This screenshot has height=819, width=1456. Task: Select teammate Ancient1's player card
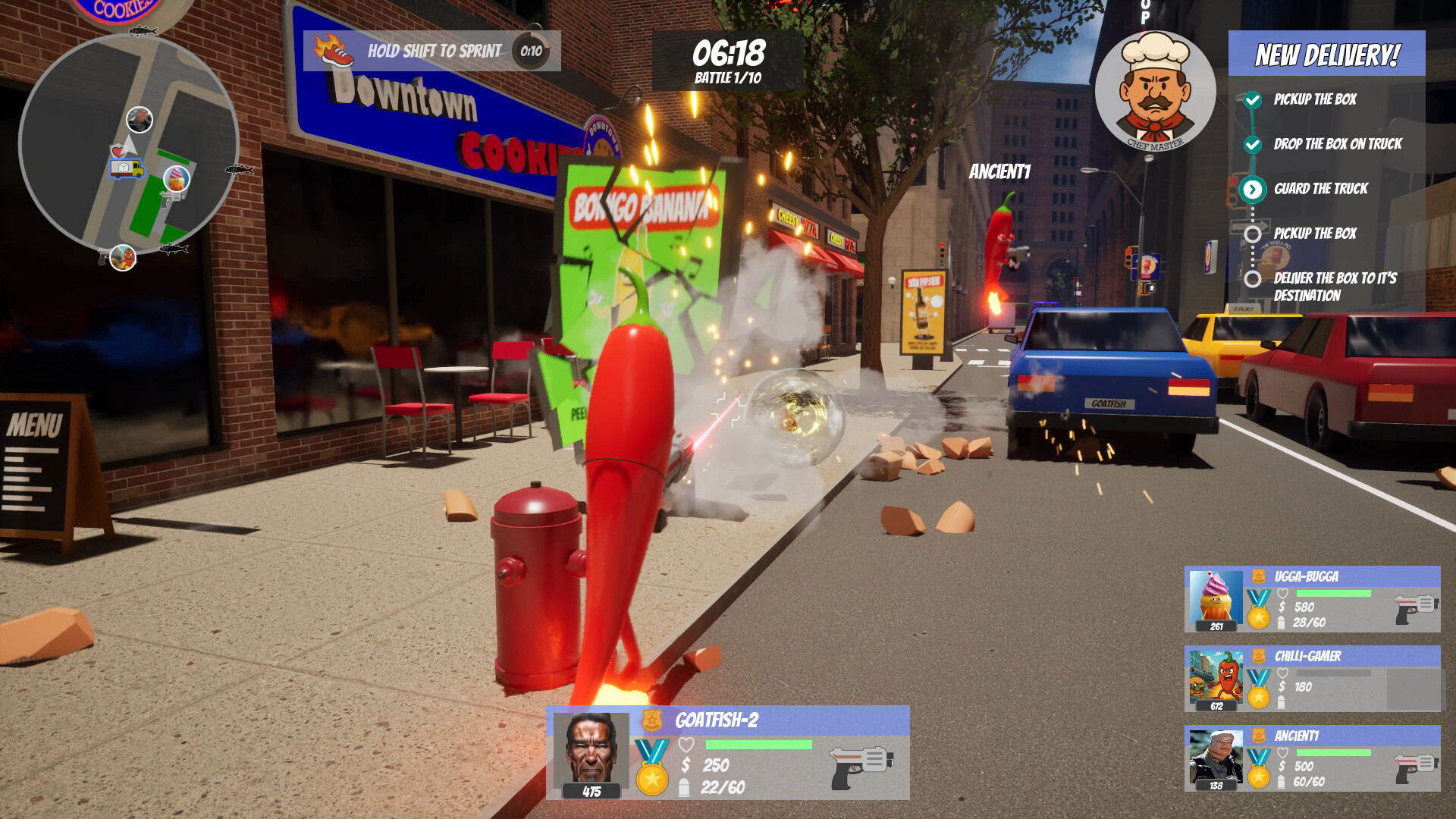(x=1312, y=758)
